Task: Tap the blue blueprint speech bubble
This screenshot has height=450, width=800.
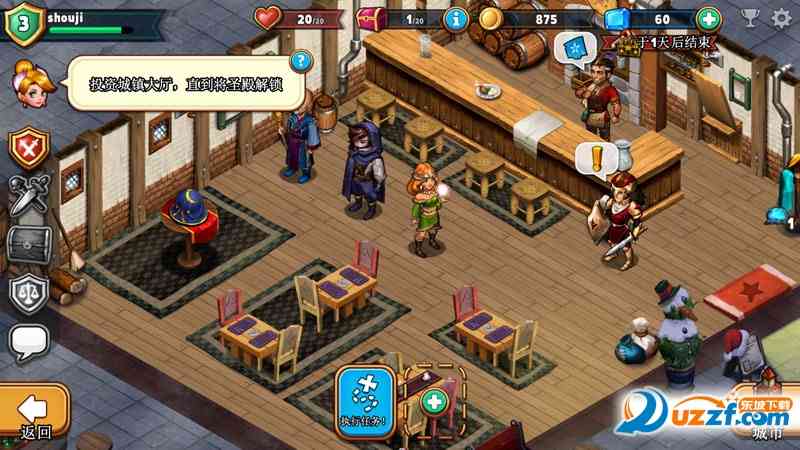Action: pos(576,47)
